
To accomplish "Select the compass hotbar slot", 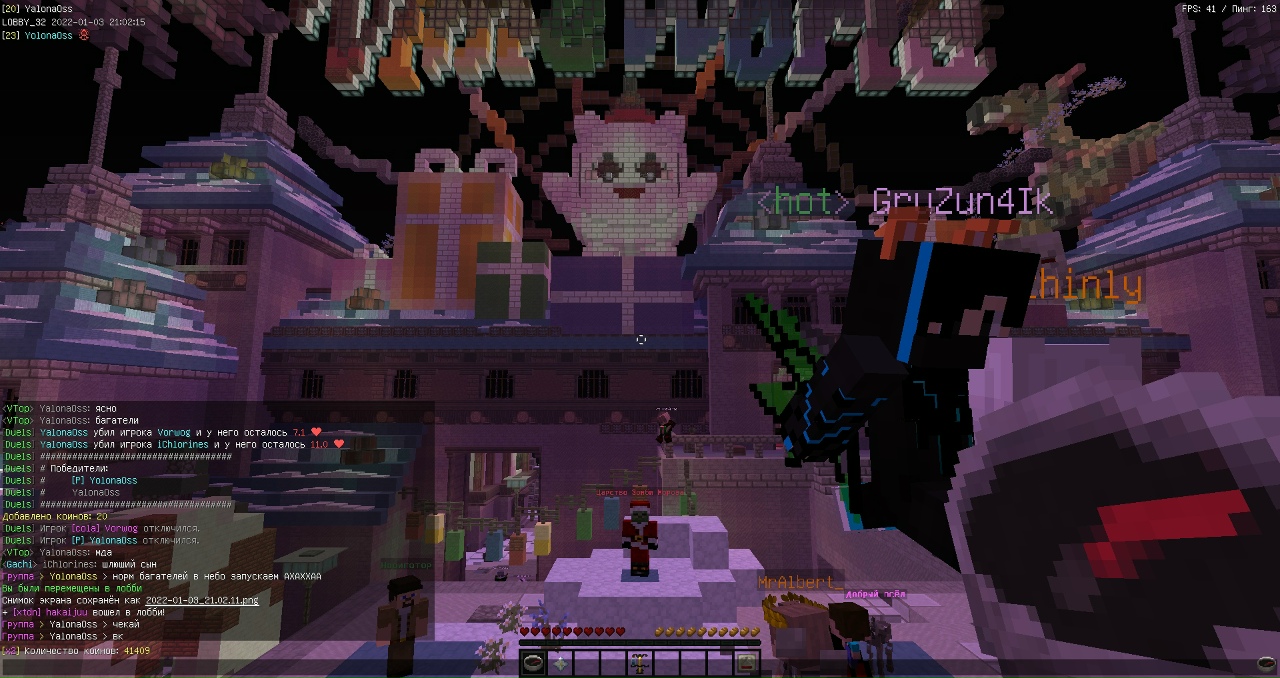I will tap(534, 662).
